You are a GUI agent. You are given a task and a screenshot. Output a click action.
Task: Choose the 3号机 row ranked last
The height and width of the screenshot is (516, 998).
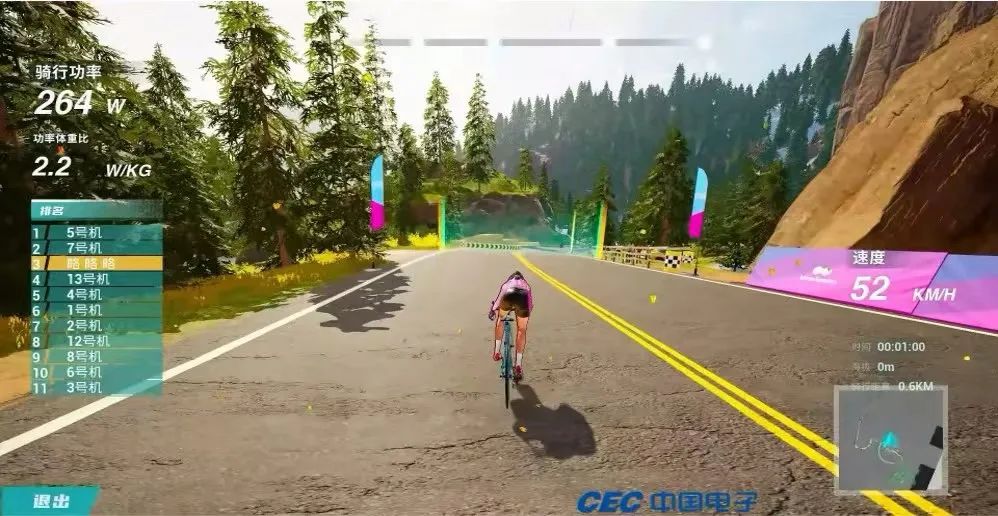point(96,387)
